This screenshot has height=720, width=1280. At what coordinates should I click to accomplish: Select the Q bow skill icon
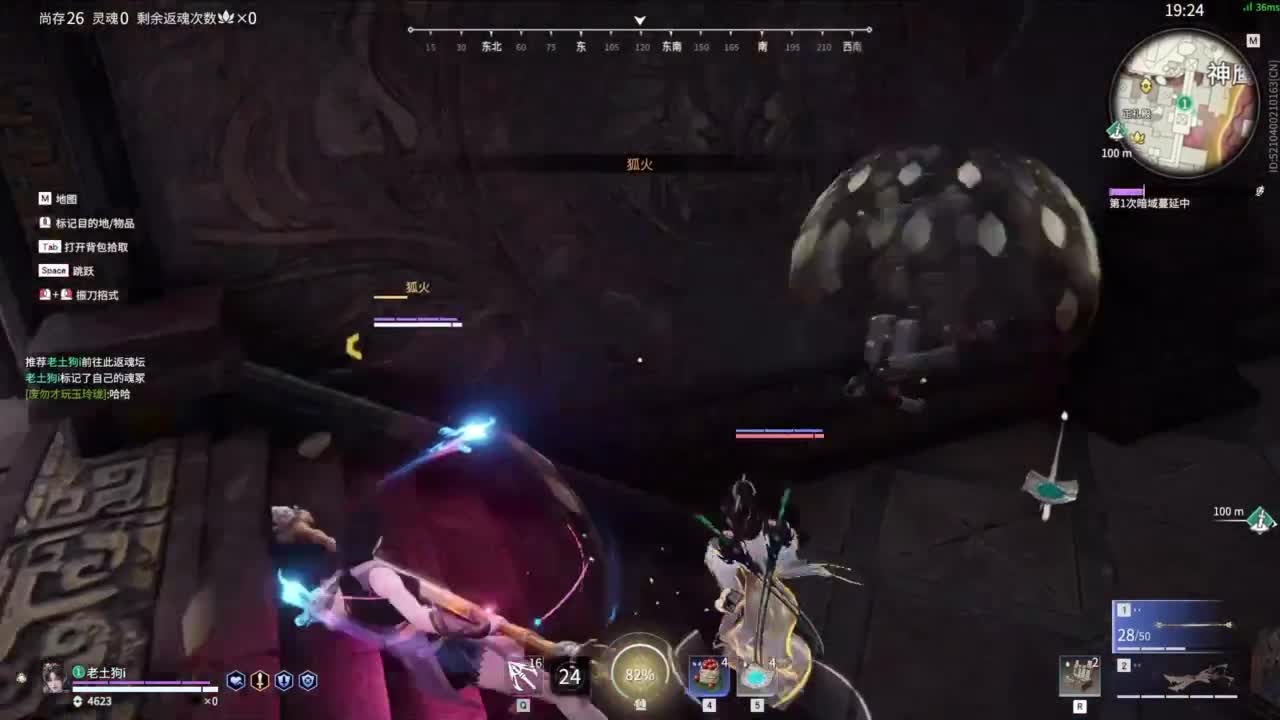[523, 676]
